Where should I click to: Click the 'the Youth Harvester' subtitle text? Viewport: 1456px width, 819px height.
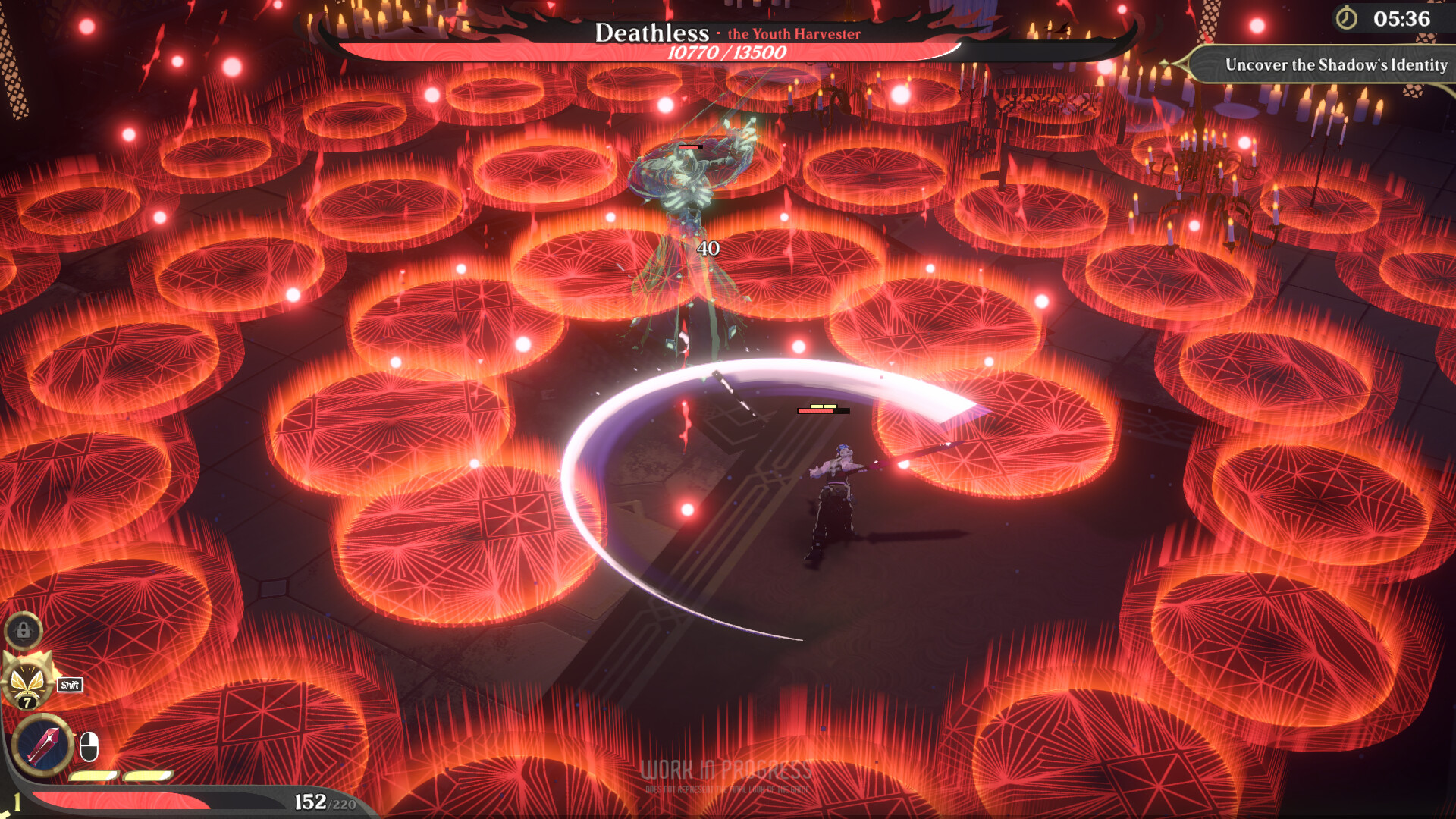click(x=795, y=33)
